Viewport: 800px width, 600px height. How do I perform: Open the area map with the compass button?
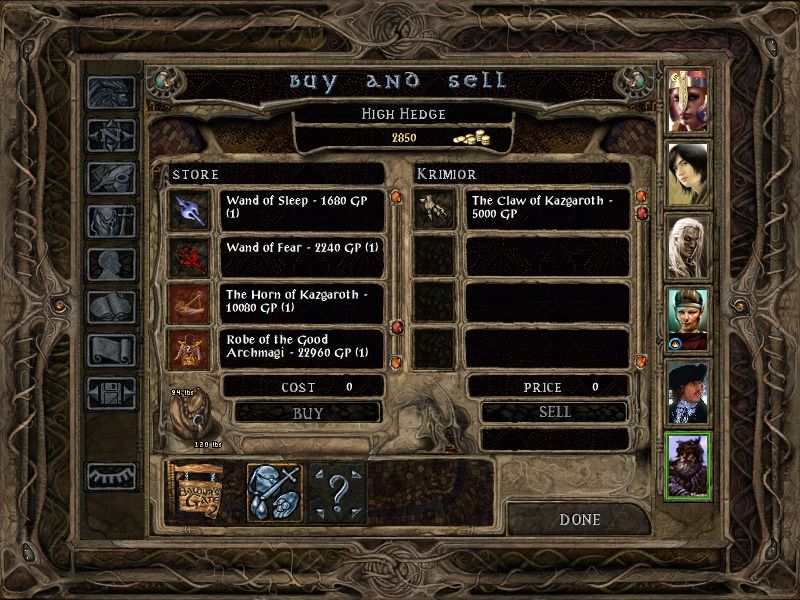112,134
